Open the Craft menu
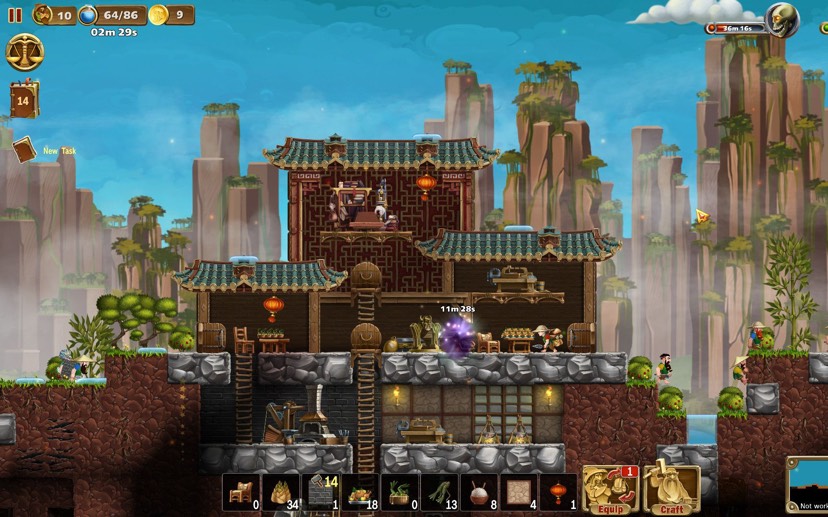This screenshot has width=828, height=517. (671, 490)
